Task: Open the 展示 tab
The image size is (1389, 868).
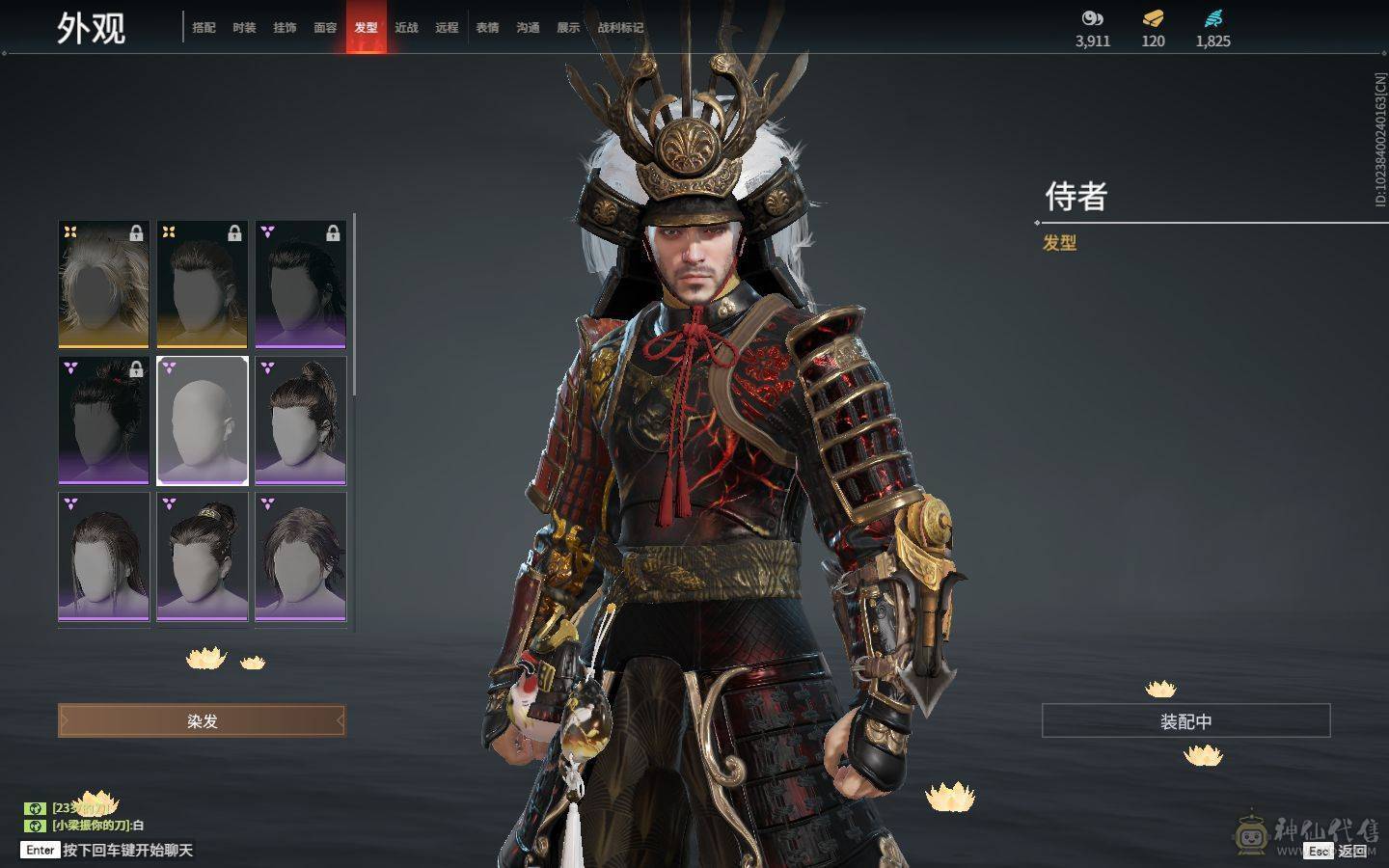Action: pyautogui.click(x=568, y=28)
